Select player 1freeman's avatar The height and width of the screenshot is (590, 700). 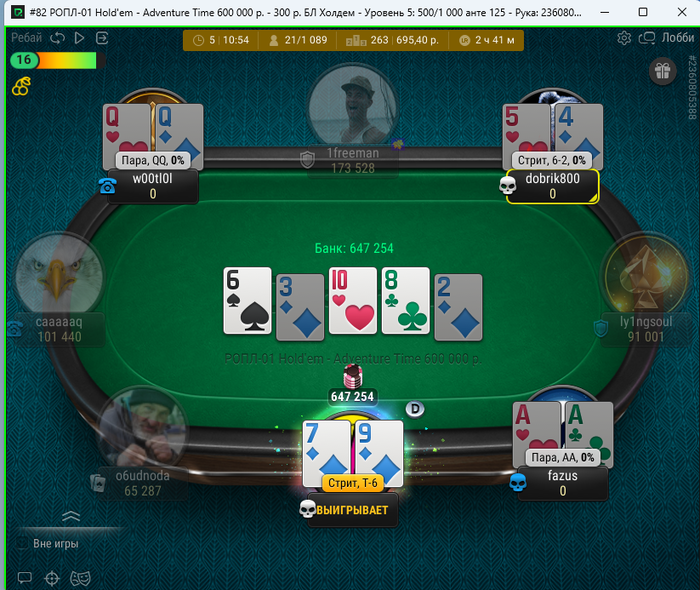(352, 107)
